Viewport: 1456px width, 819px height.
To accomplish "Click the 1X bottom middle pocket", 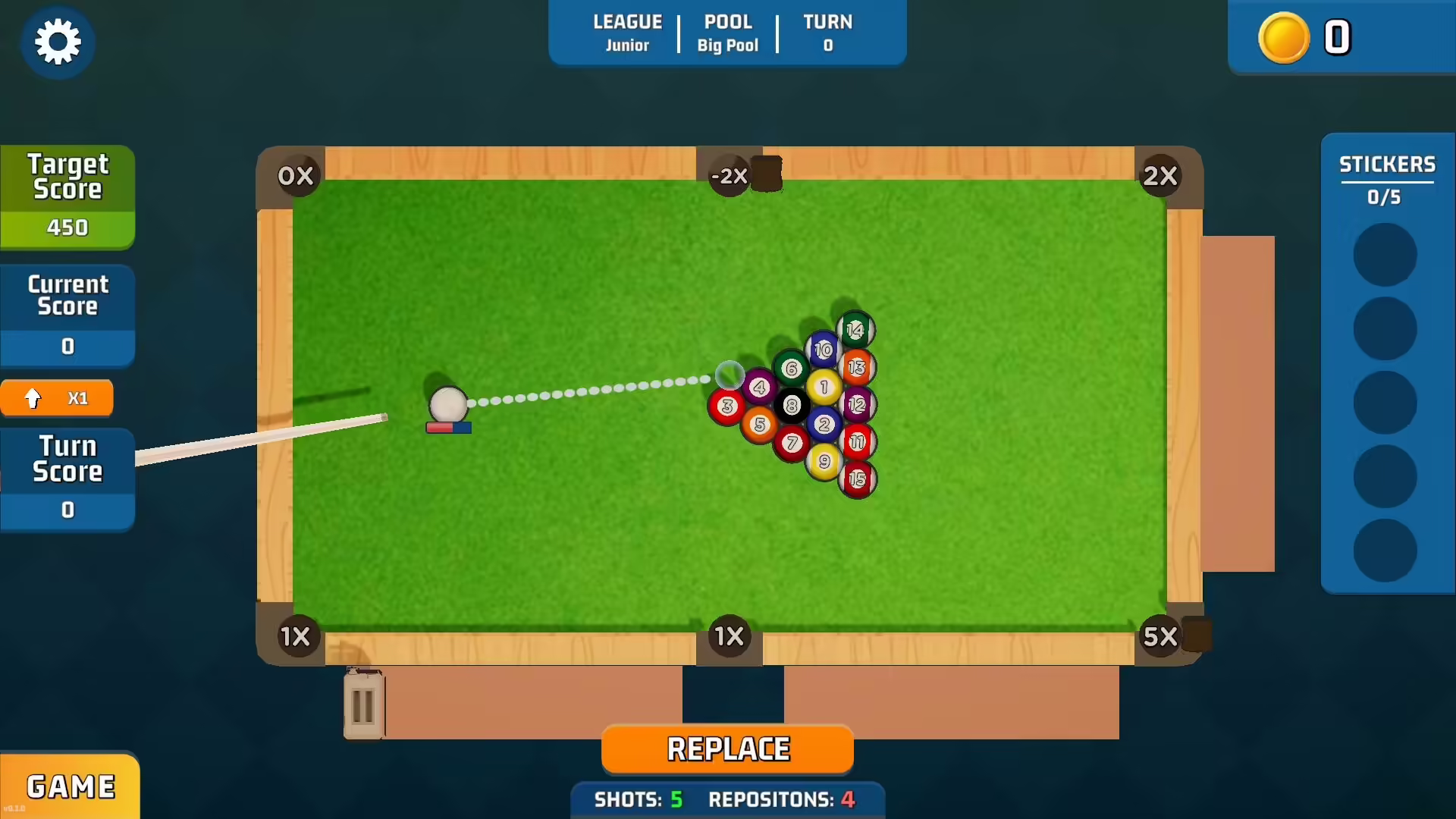I will (728, 637).
